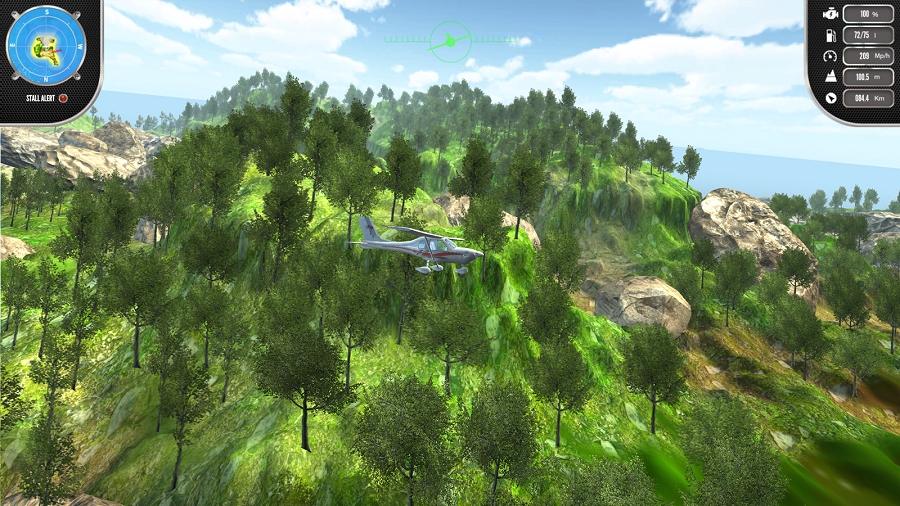
Task: Click the island minimap compass
Action: 46,45
